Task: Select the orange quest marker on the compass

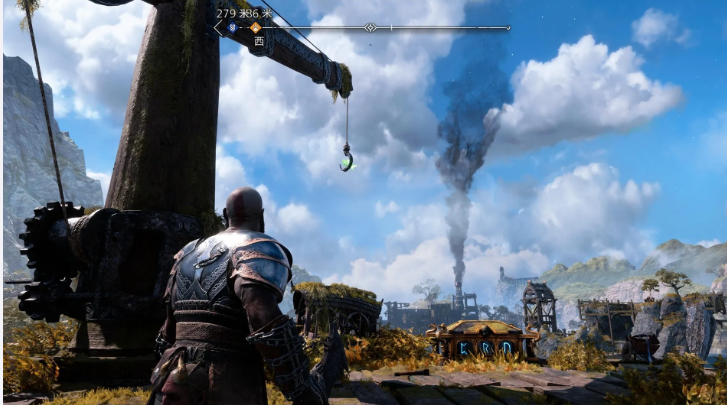Action: [255, 28]
